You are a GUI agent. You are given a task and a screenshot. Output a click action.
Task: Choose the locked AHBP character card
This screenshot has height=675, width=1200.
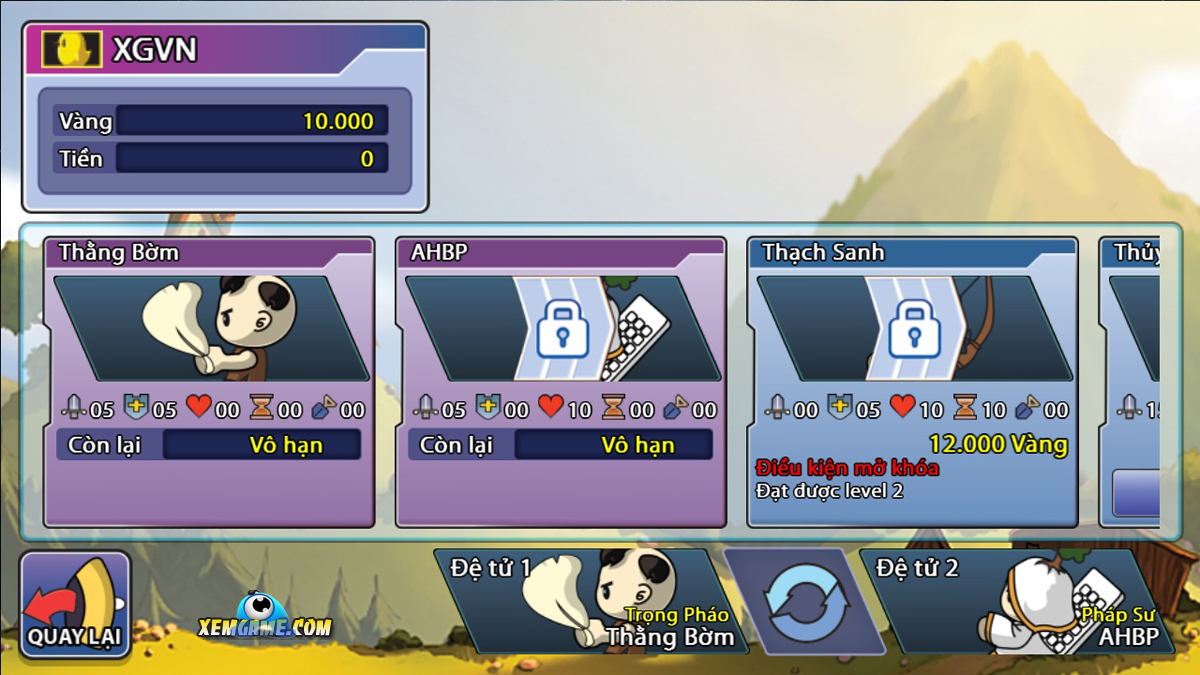point(561,382)
